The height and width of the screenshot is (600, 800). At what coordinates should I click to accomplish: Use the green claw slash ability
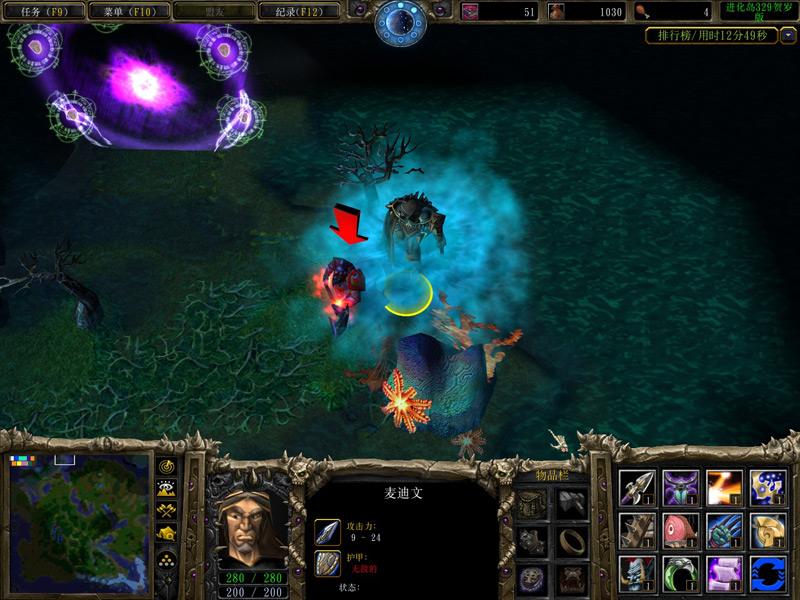[725, 530]
